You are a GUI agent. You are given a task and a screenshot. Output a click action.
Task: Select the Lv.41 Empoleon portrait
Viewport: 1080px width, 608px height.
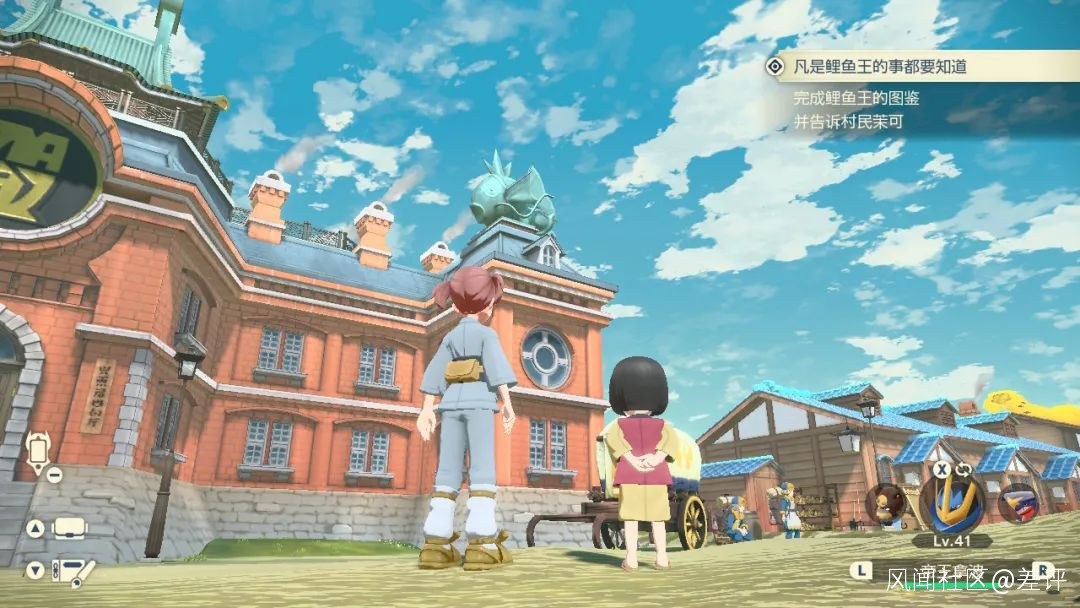pyautogui.click(x=951, y=501)
